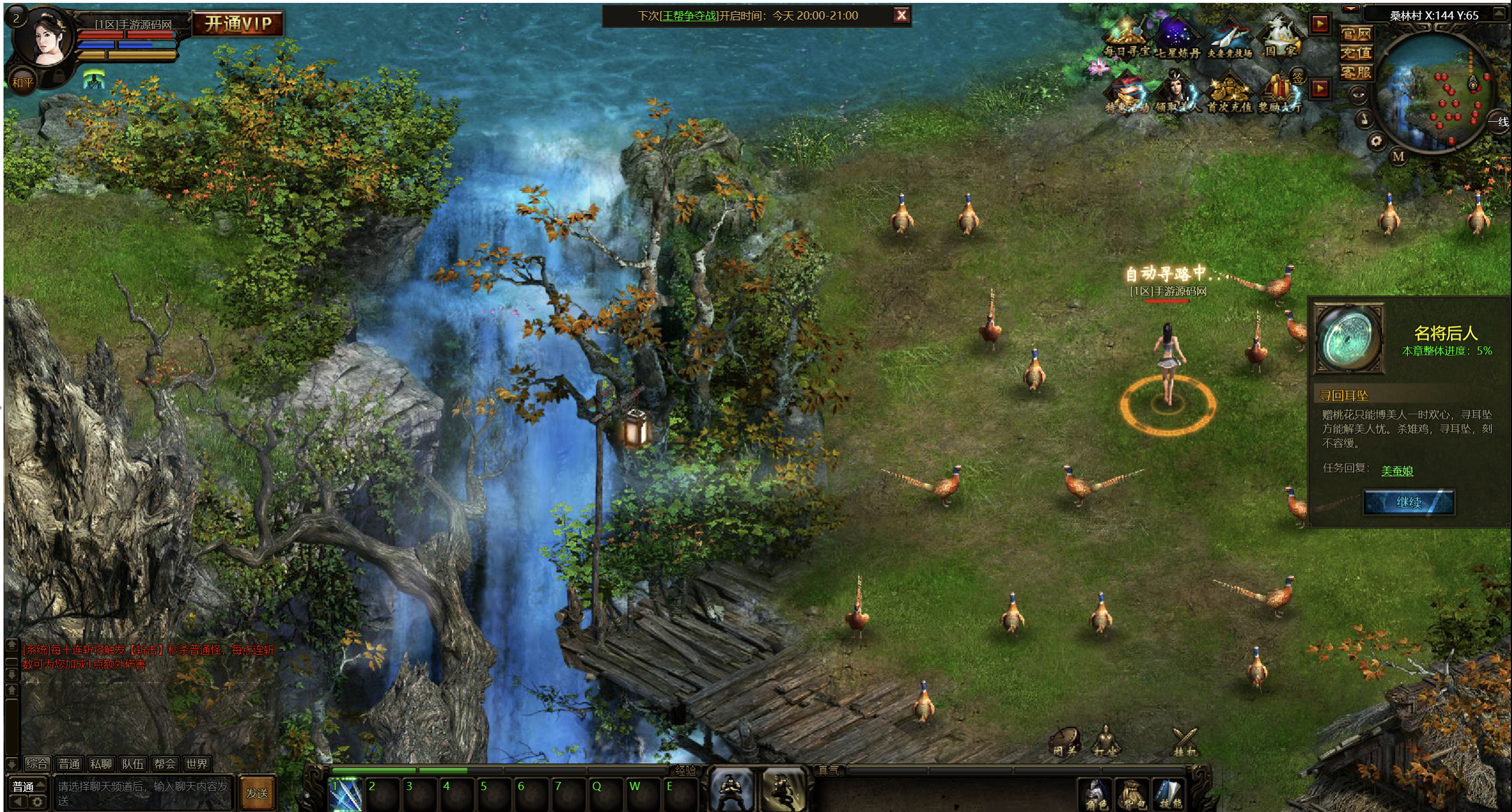Switch to the 世界 chat tab
This screenshot has width=1512, height=812.
point(196,764)
